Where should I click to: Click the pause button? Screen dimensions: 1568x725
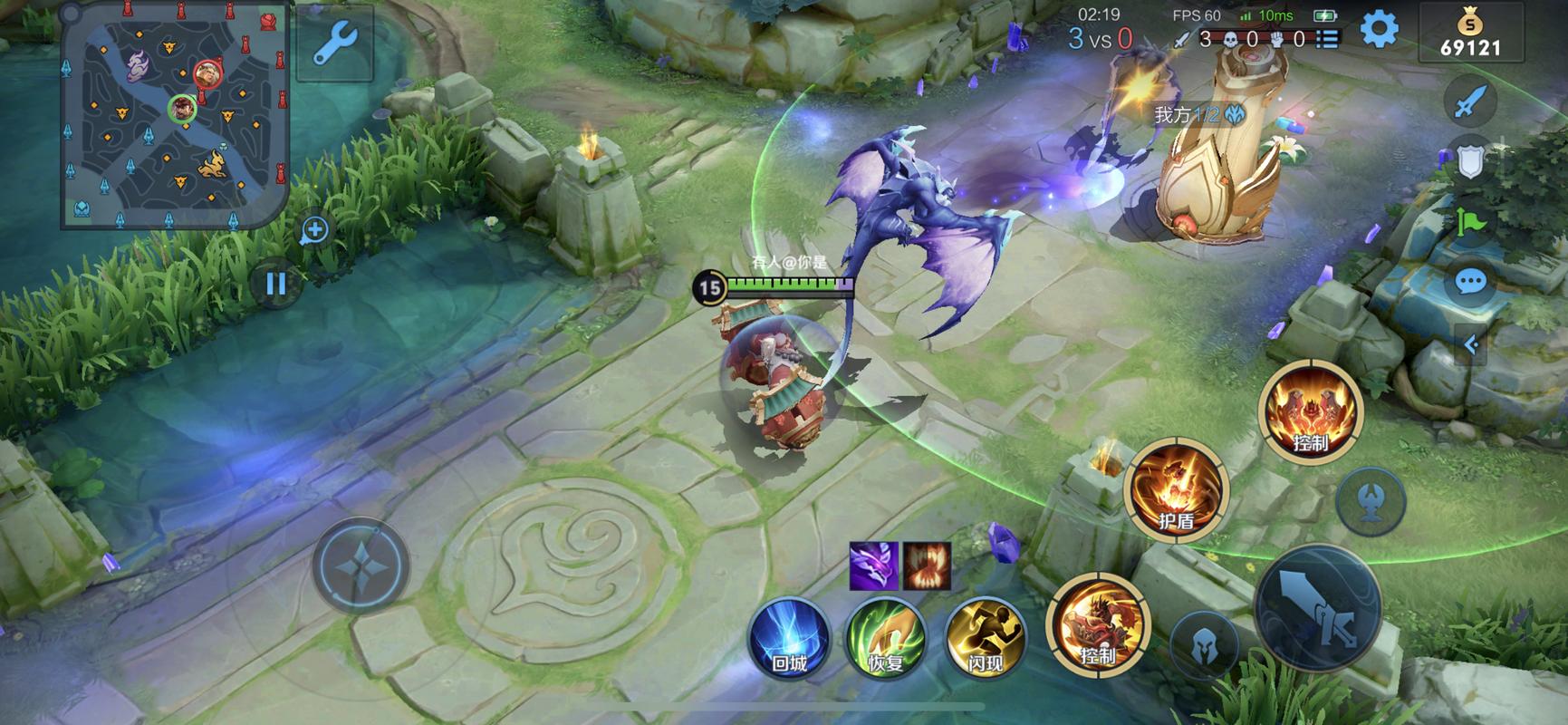pyautogui.click(x=275, y=284)
